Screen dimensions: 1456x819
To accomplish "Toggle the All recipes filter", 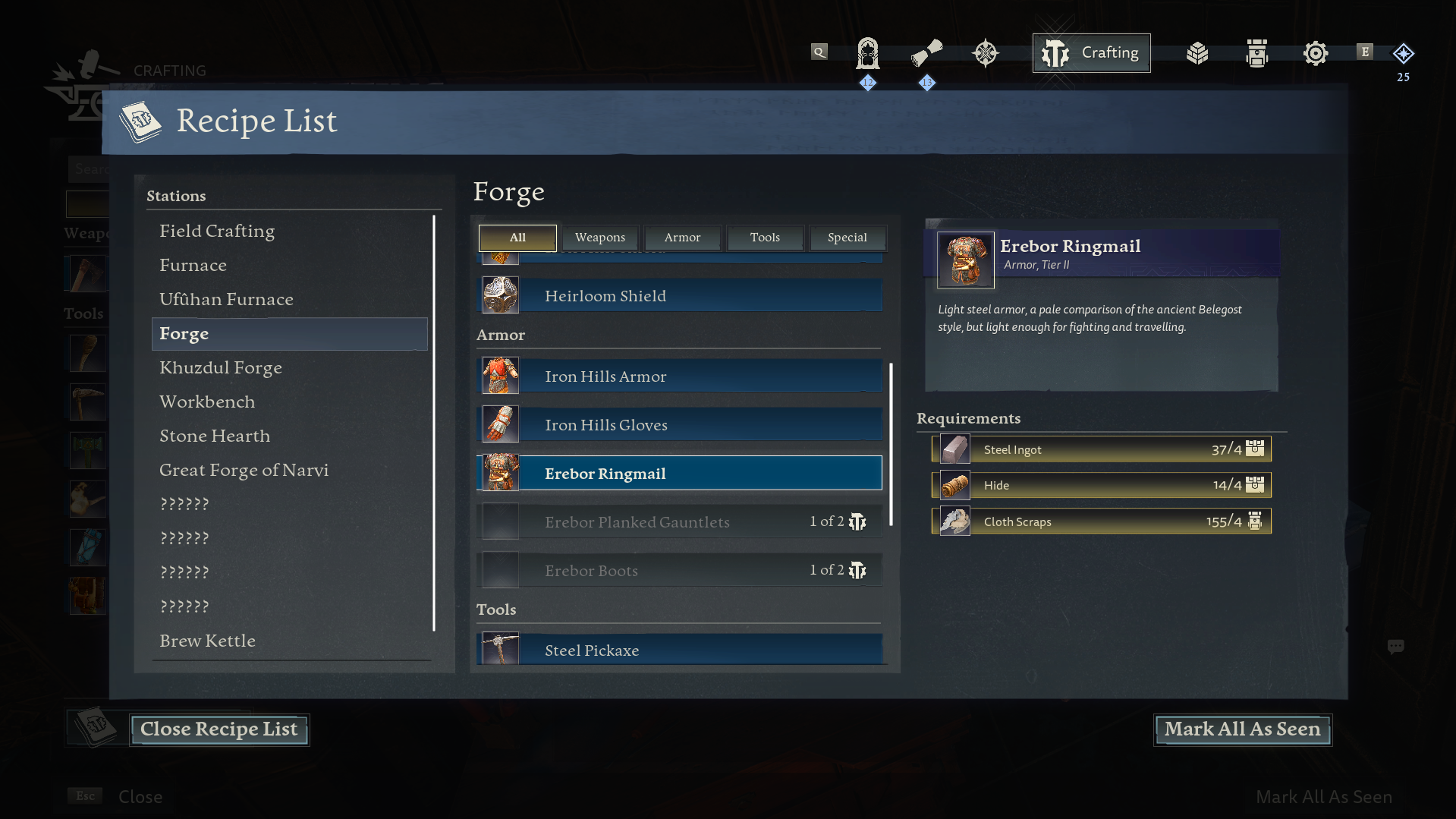I will pyautogui.click(x=517, y=238).
